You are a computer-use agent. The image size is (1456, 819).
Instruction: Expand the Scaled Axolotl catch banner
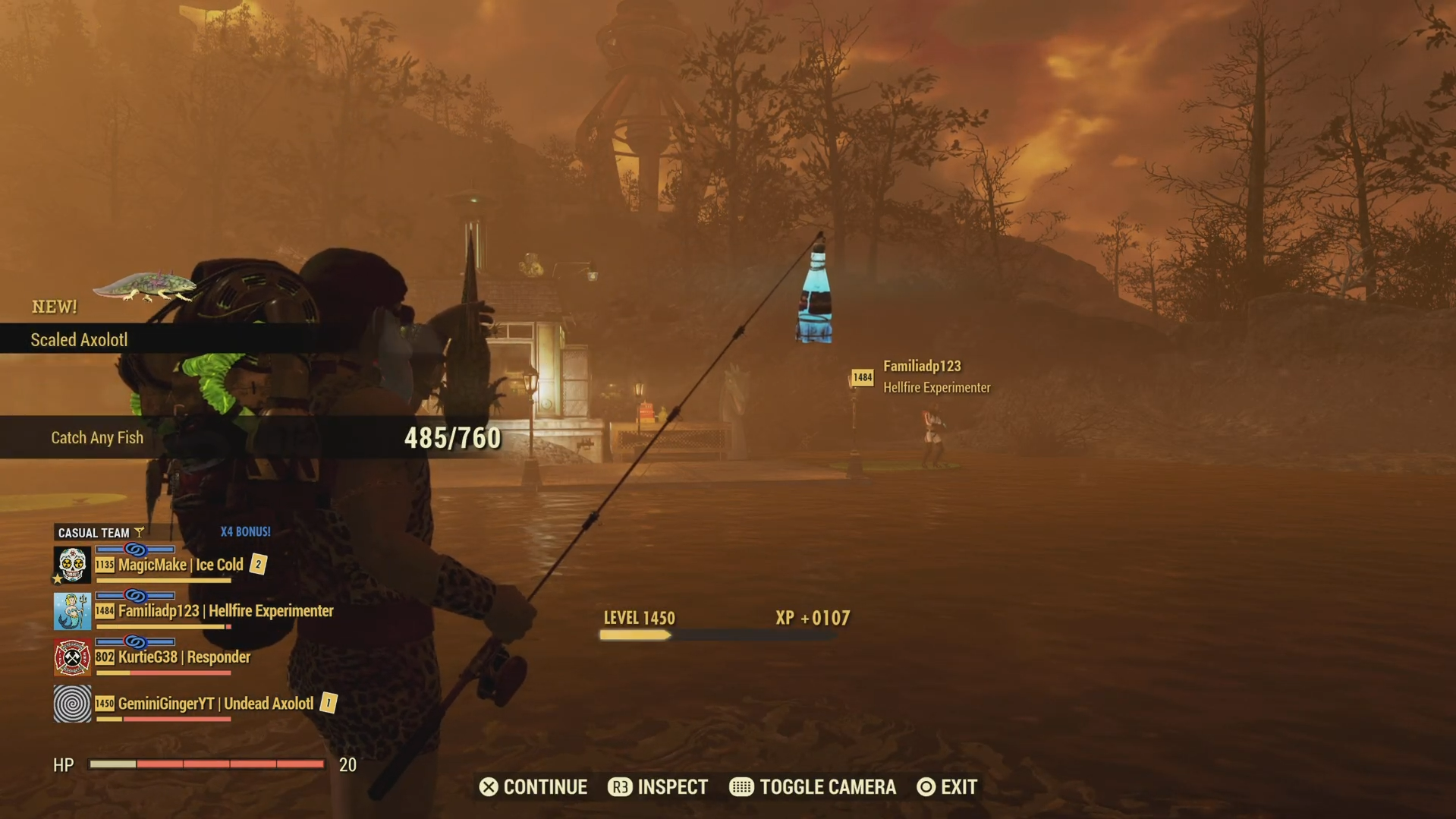(x=80, y=339)
